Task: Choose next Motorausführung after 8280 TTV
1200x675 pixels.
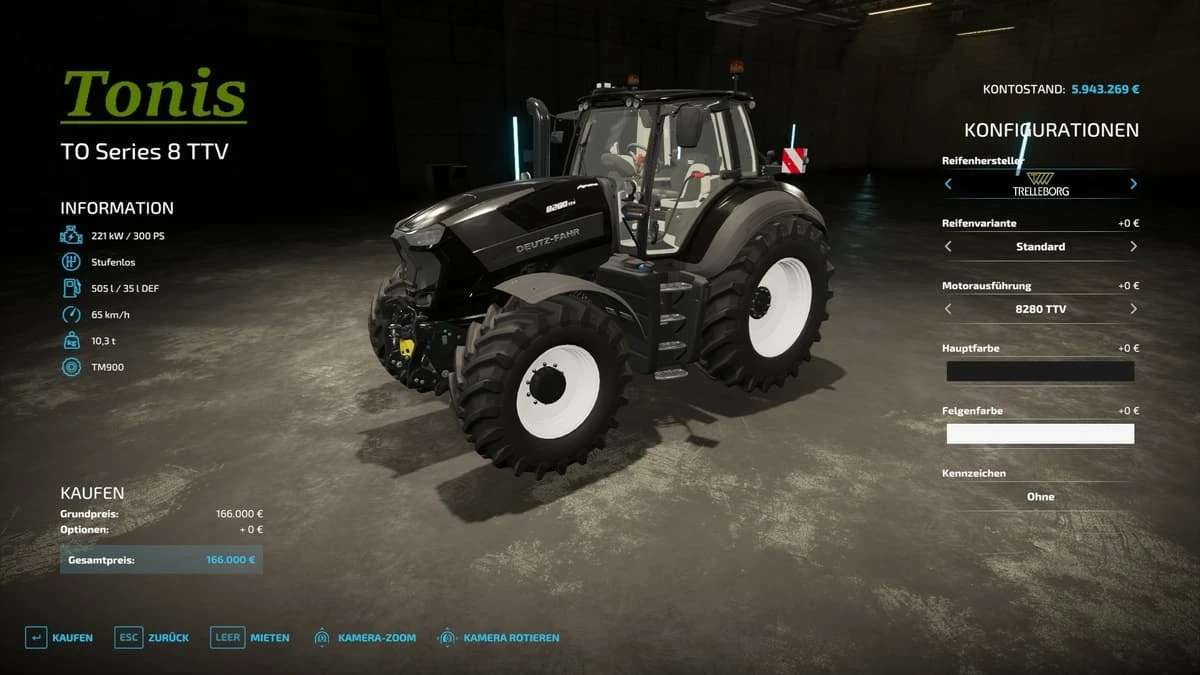Action: [x=1133, y=309]
